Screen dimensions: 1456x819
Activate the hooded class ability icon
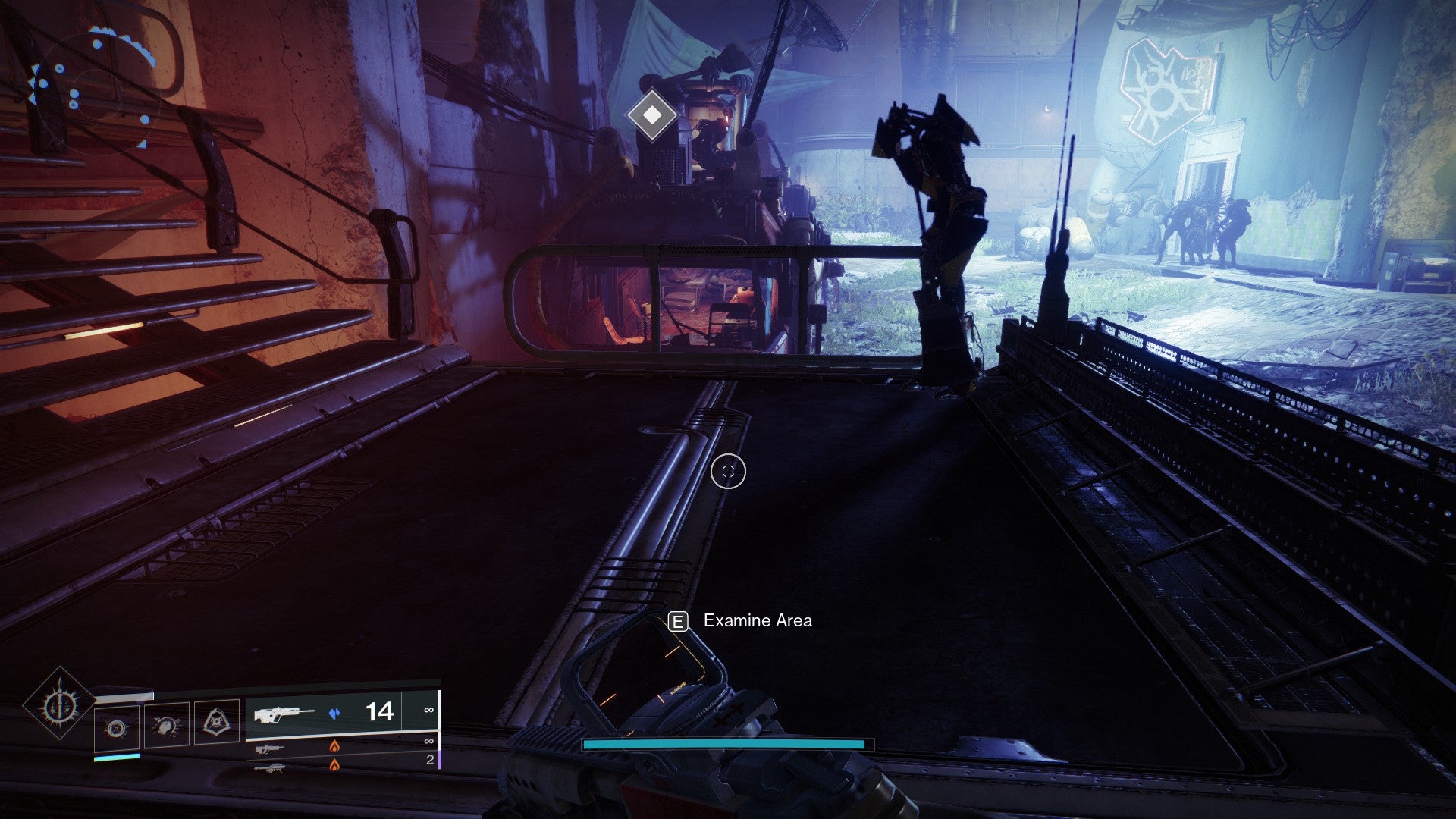(216, 722)
